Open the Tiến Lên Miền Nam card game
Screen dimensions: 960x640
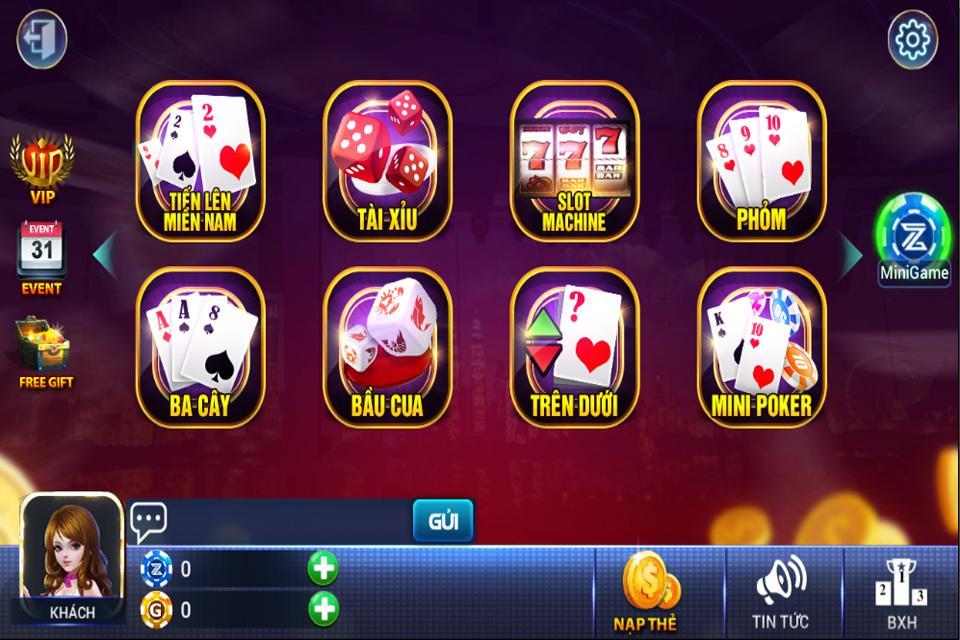[x=200, y=161]
